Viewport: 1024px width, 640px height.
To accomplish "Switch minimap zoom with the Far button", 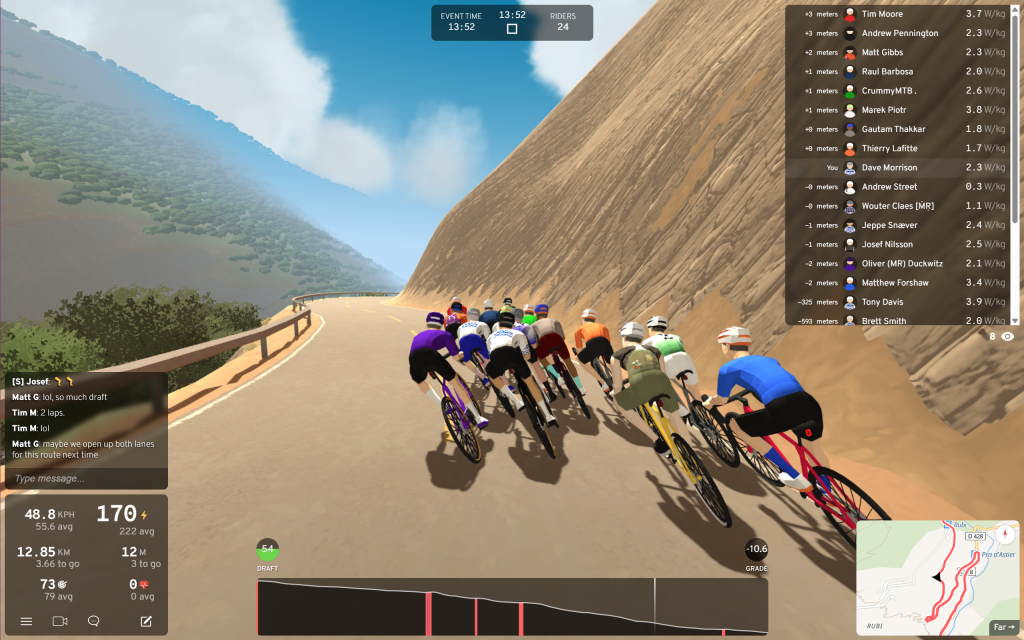I will pos(1002,627).
